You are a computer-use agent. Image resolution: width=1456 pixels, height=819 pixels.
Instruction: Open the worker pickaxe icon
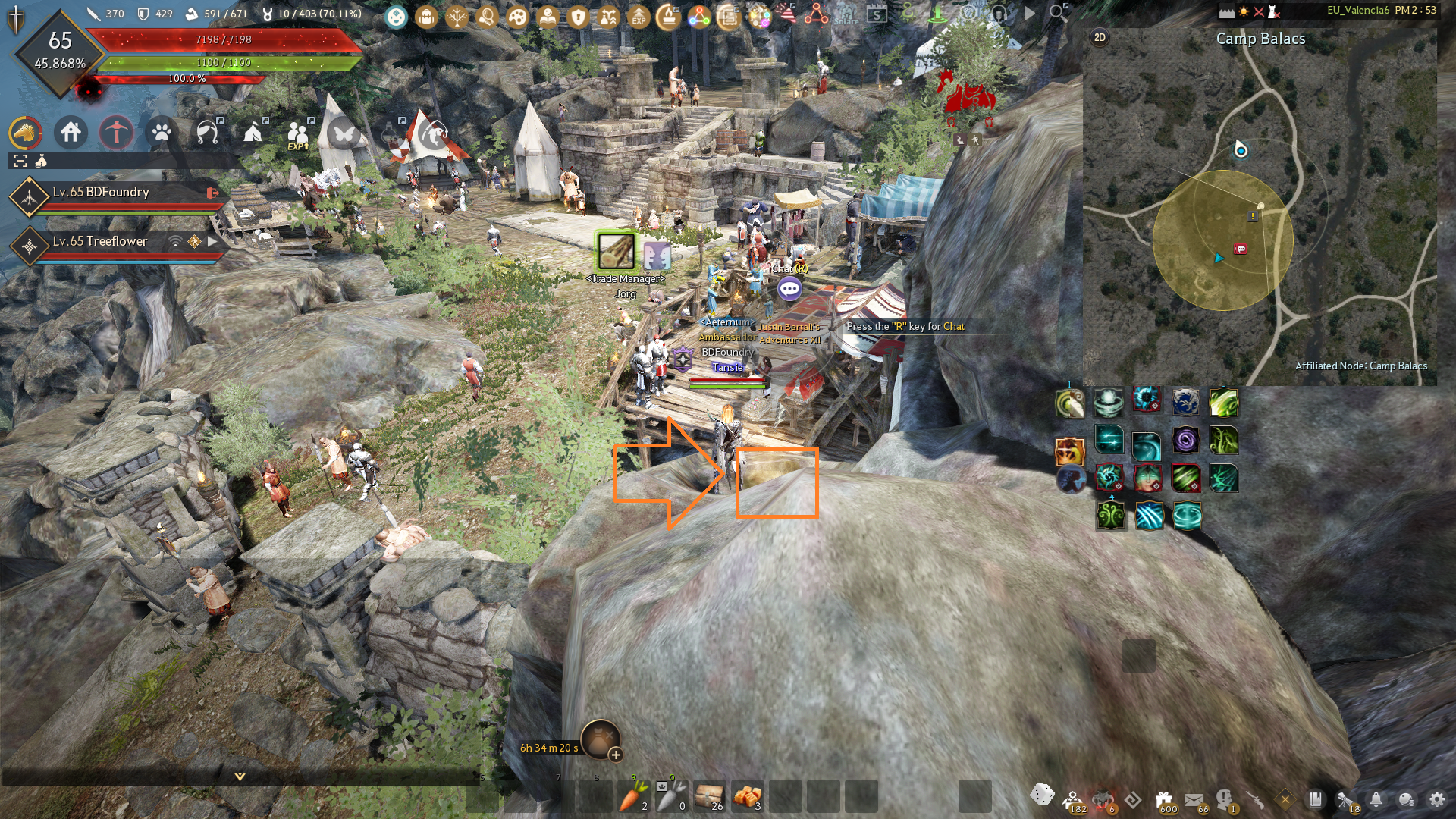click(x=116, y=133)
